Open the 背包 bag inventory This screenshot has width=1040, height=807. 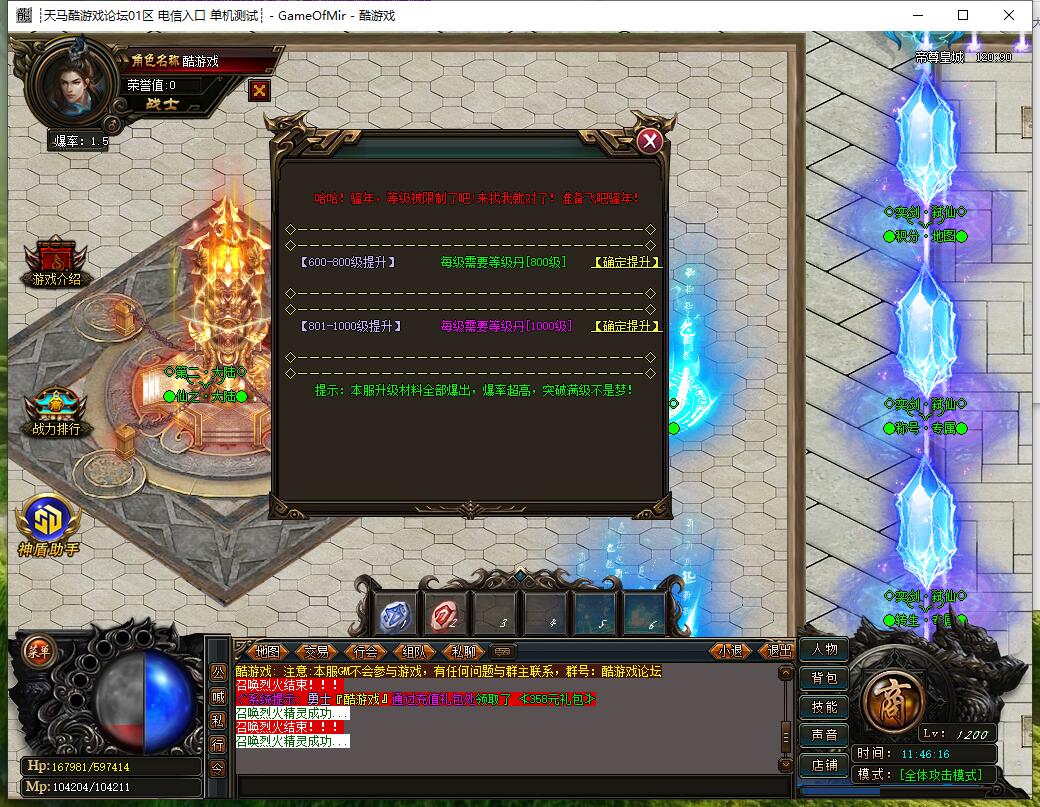coord(824,678)
